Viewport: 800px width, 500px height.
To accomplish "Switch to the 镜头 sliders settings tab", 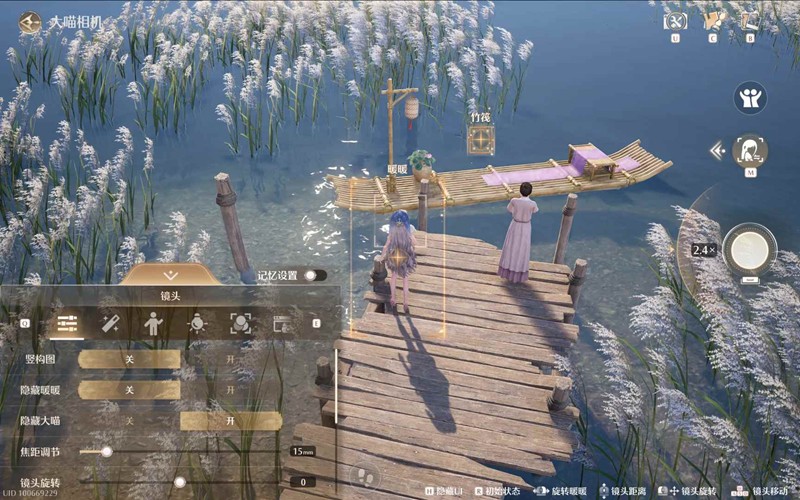I will 68,323.
